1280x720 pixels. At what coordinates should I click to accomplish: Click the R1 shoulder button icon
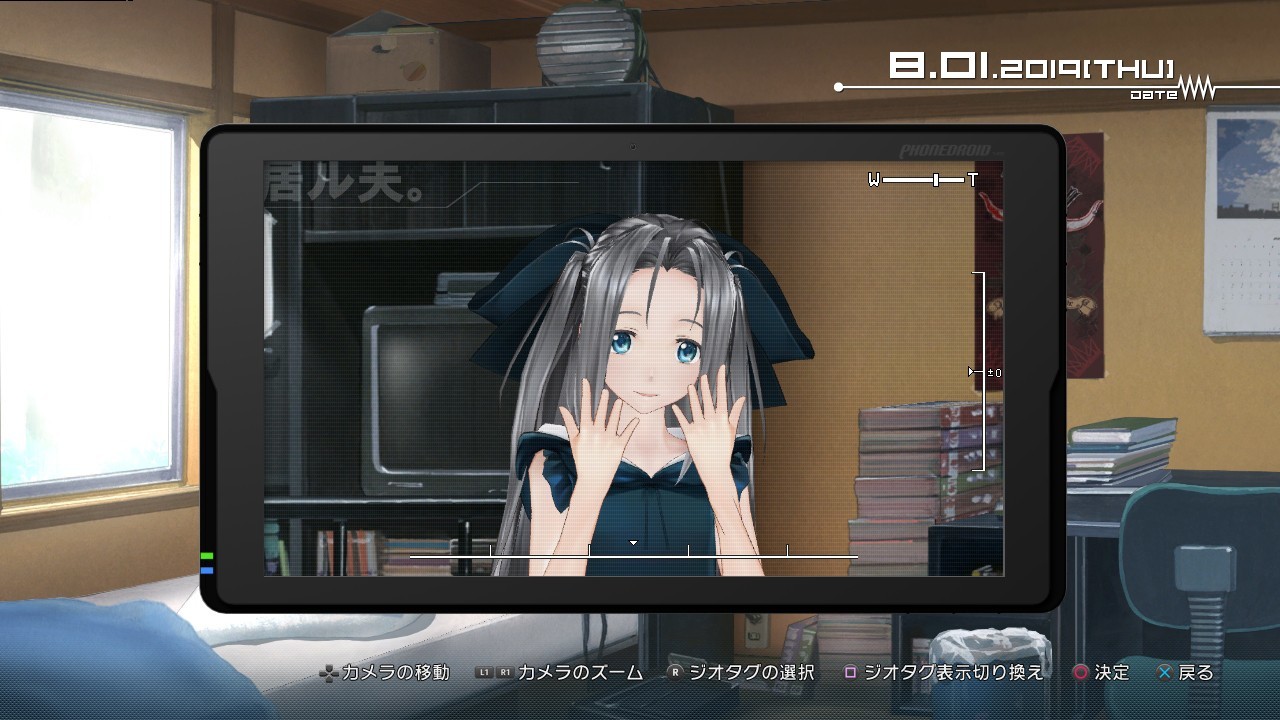coord(507,673)
